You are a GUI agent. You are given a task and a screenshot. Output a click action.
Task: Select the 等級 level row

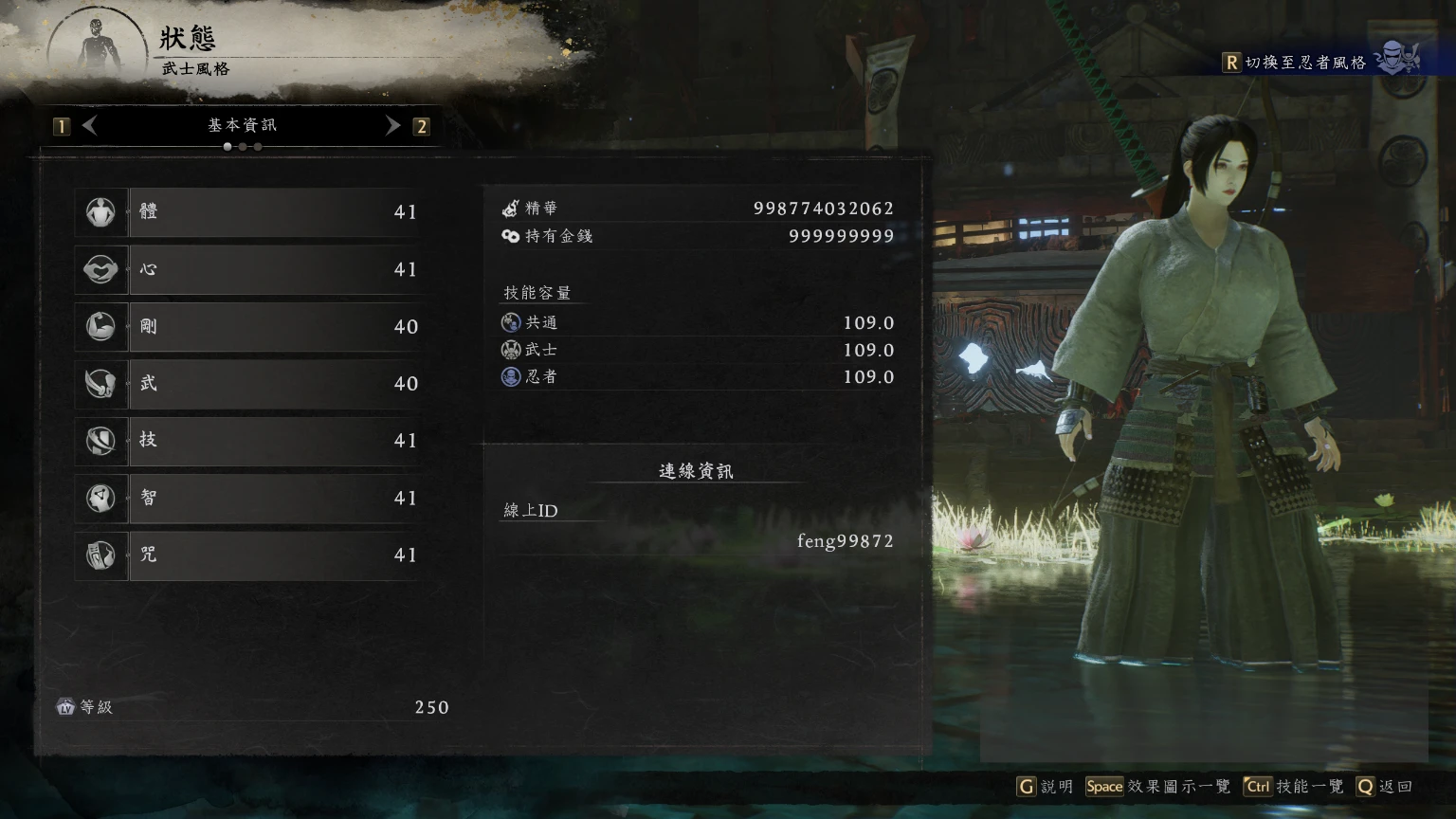click(252, 707)
